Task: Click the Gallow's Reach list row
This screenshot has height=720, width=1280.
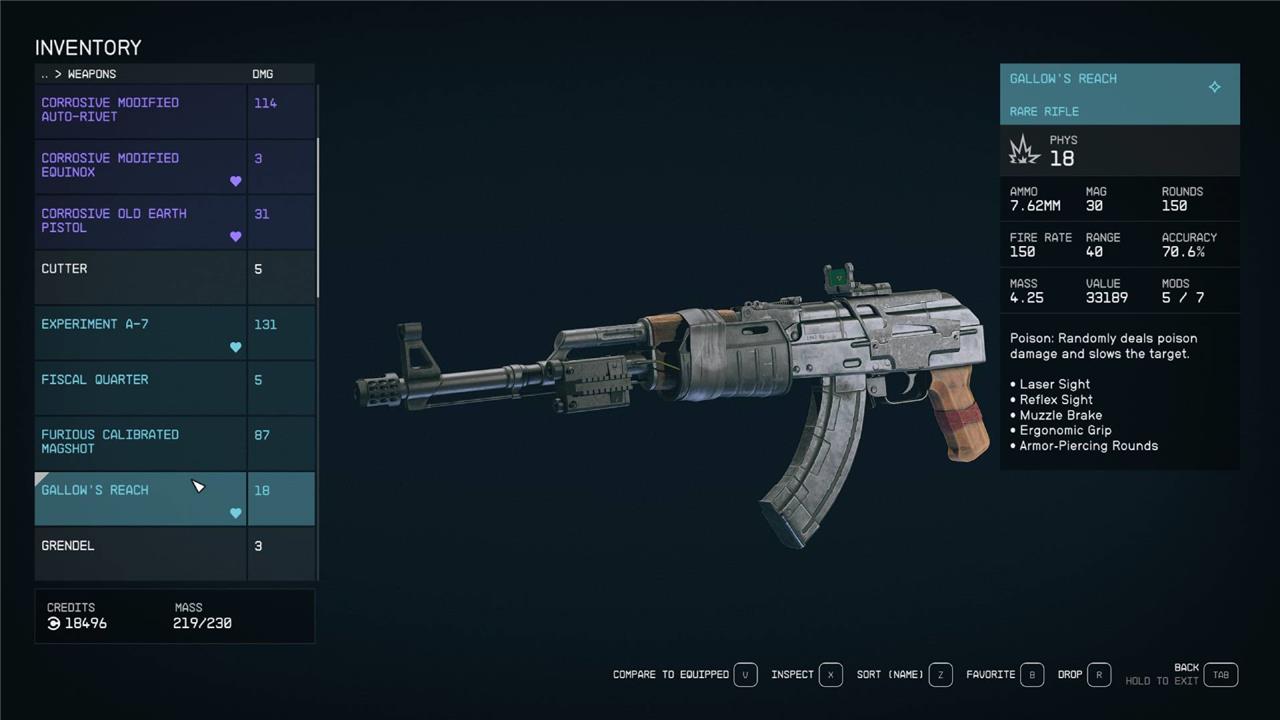Action: click(140, 498)
